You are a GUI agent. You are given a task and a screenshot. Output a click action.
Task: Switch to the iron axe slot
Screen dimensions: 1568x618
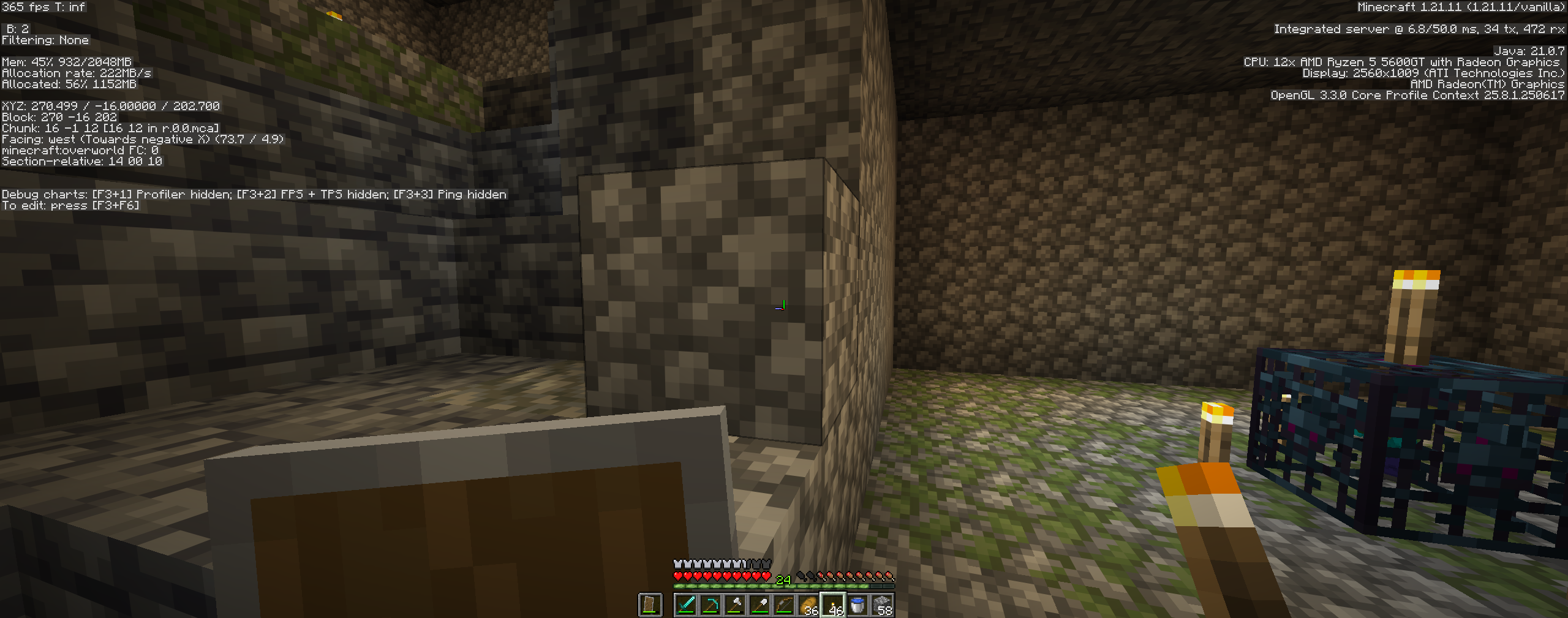735,605
